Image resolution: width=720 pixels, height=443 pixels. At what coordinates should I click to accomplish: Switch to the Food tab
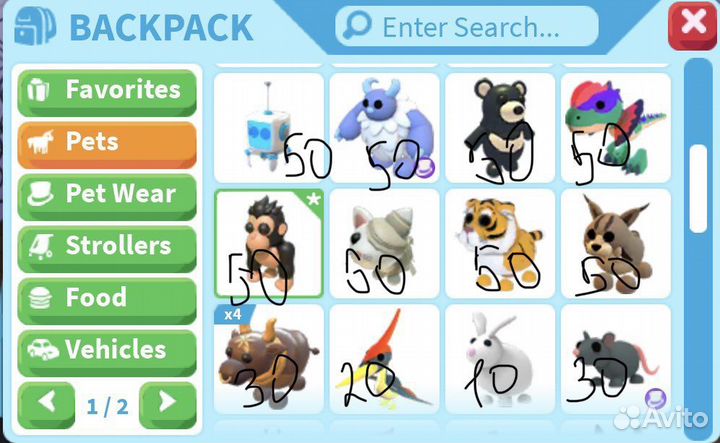click(107, 298)
